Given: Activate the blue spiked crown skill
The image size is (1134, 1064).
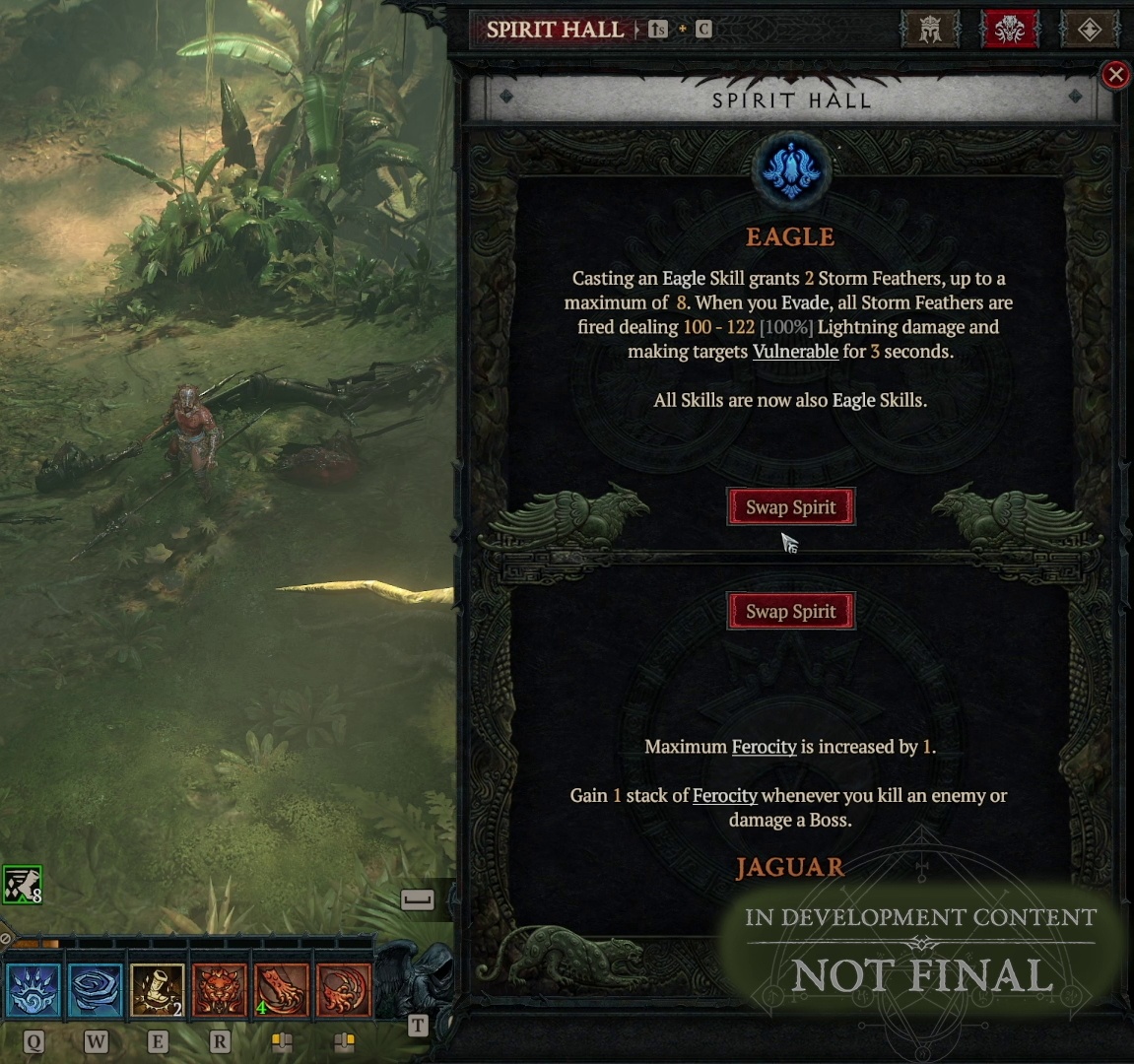Looking at the screenshot, I should click(x=33, y=989).
